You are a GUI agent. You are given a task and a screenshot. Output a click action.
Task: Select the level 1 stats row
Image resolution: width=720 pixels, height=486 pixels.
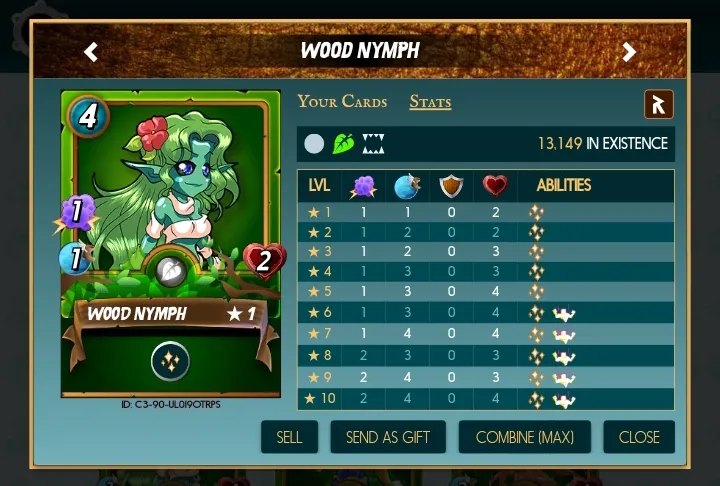485,212
